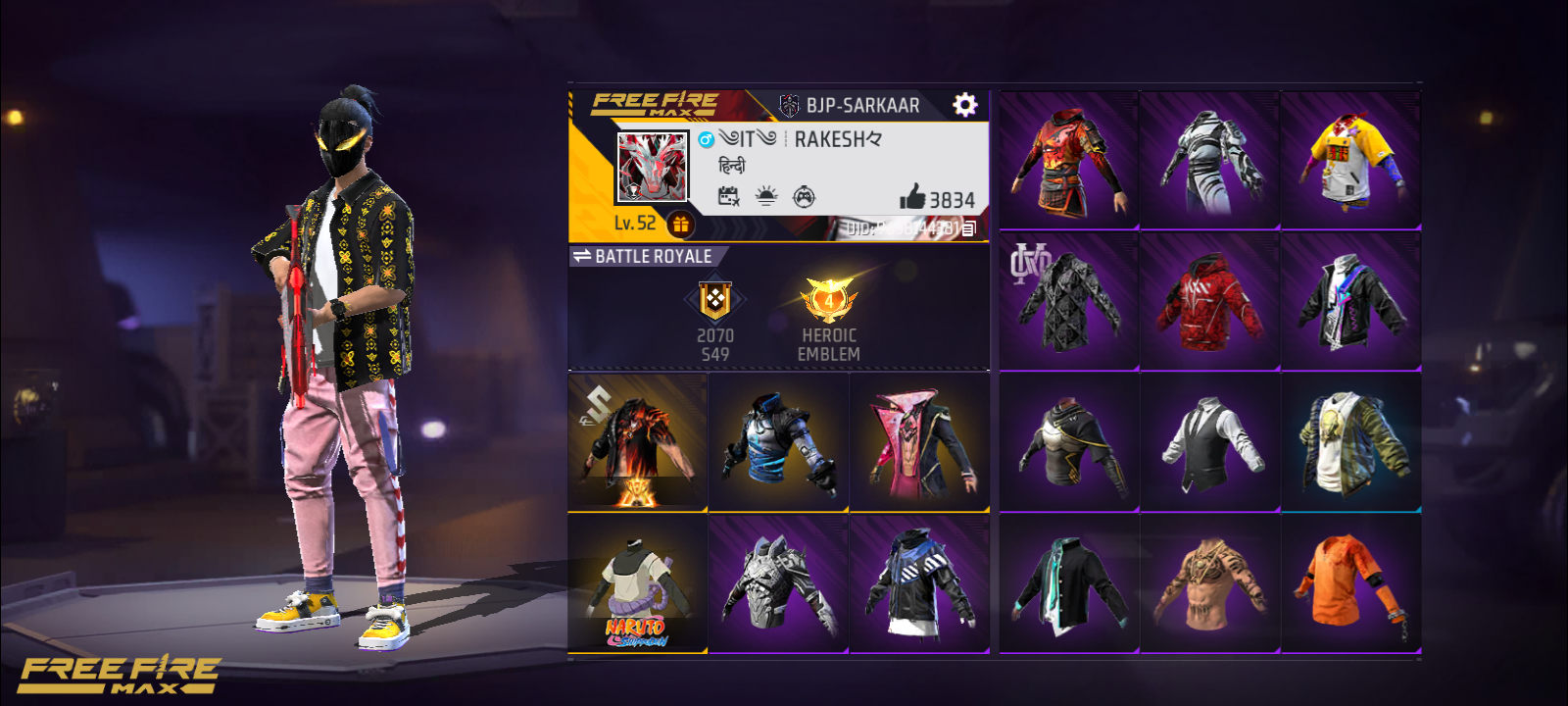Viewport: 1568px width, 706px height.
Task: Pick the tattooed bare torso tile
Action: [x=1209, y=584]
